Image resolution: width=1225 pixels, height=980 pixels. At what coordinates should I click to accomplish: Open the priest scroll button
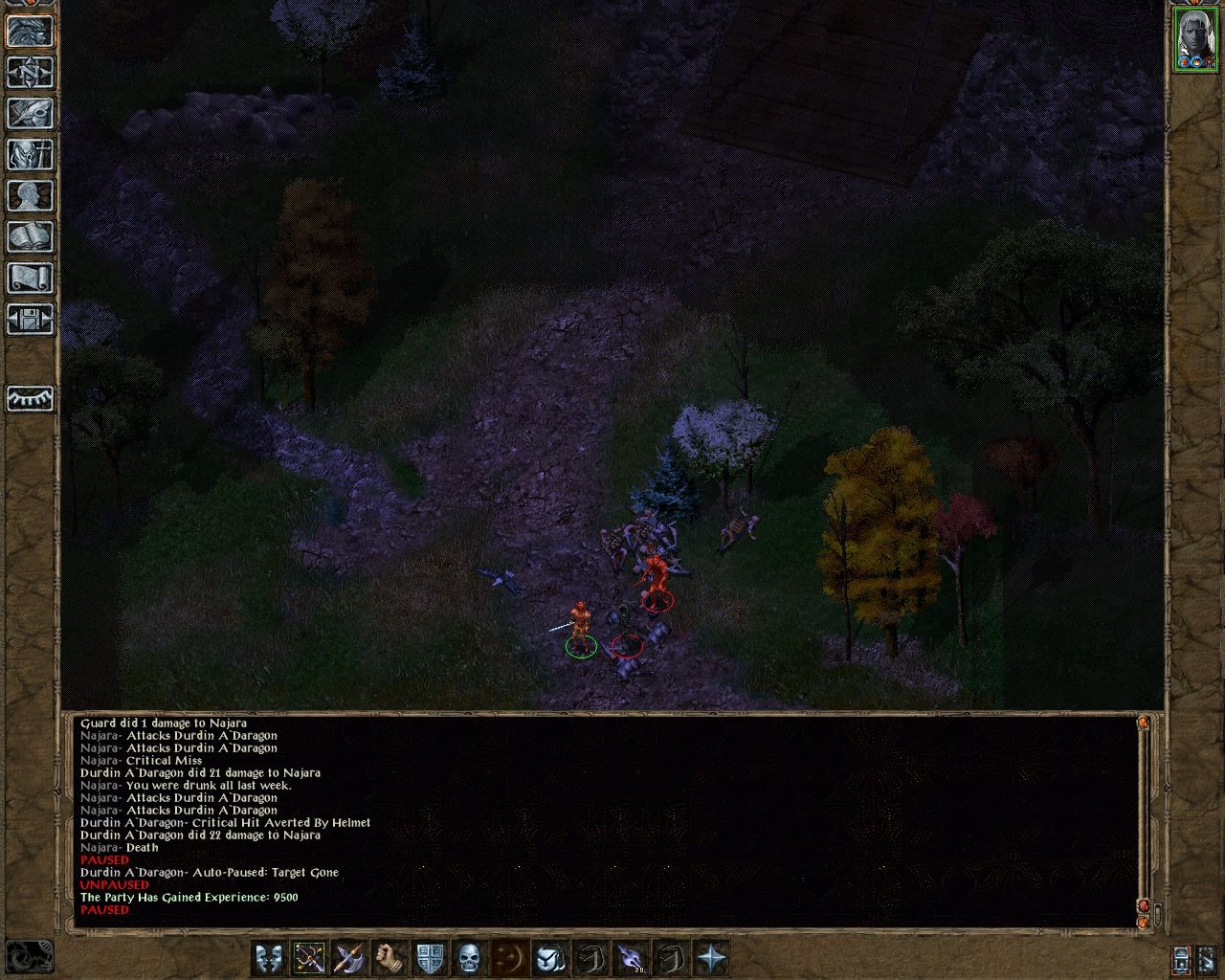(x=30, y=278)
